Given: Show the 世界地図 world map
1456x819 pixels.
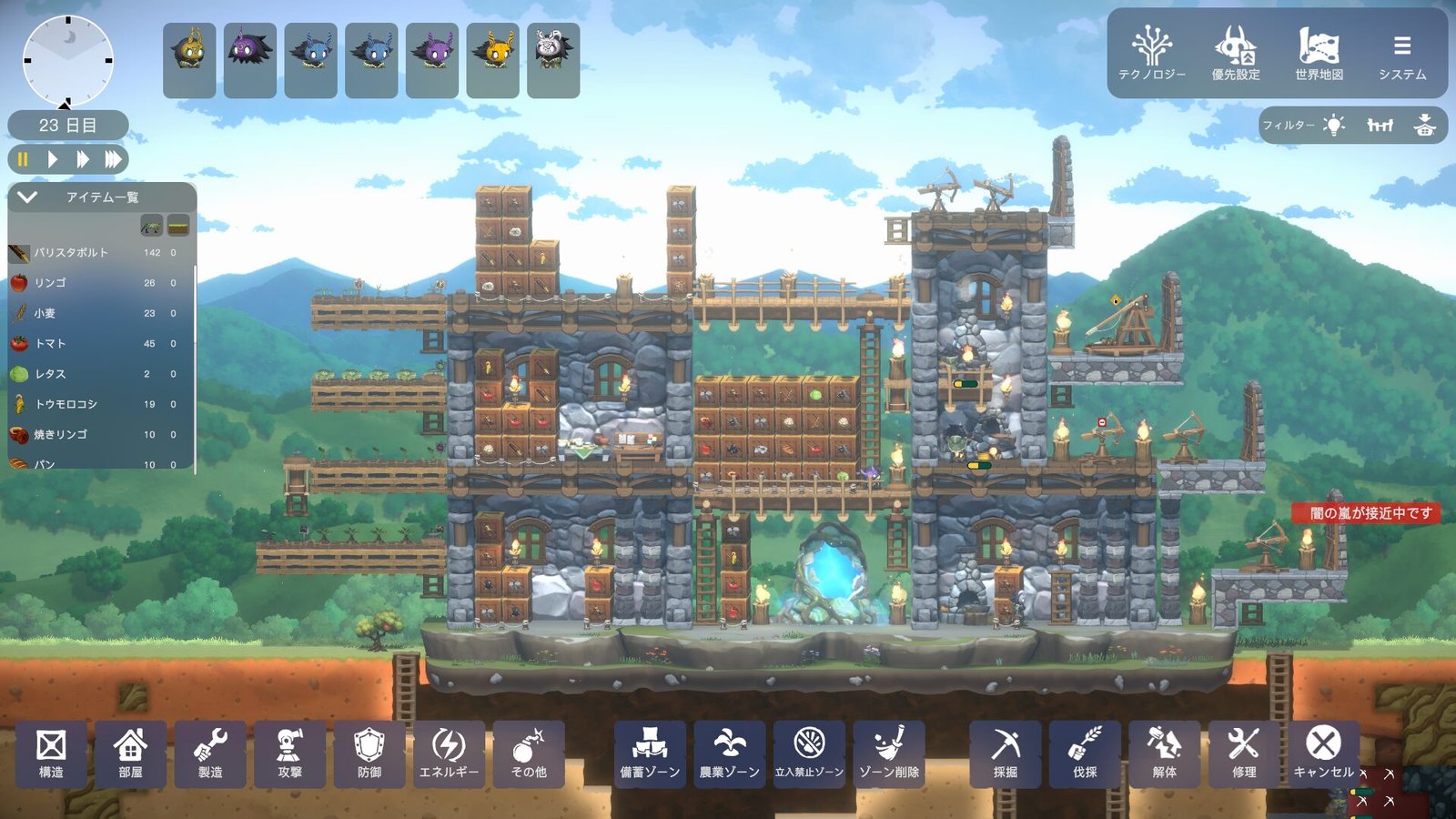Looking at the screenshot, I should 1319,54.
